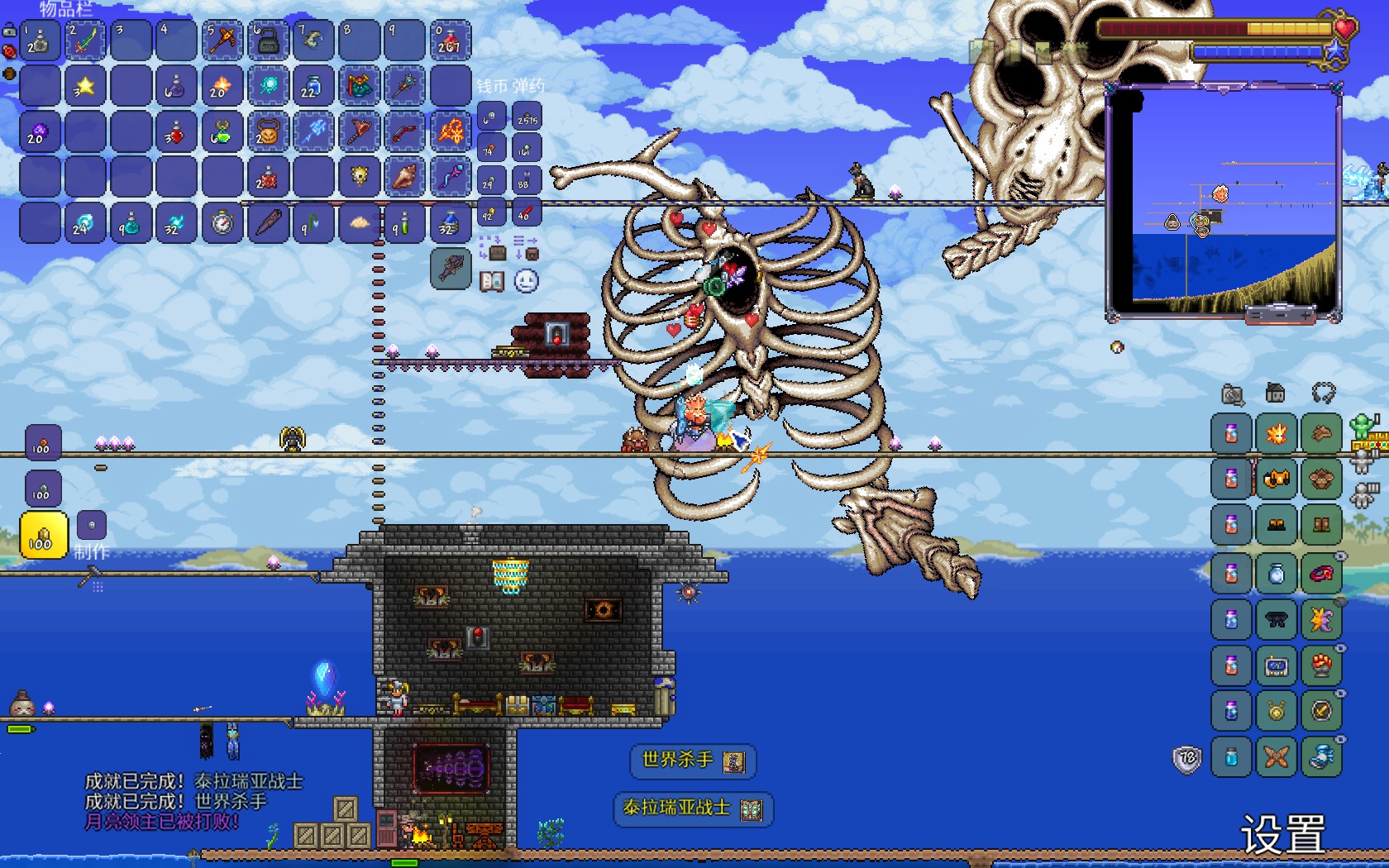Image resolution: width=1389 pixels, height=868 pixels.
Task: Open the NPC housing menu icon
Action: [1276, 393]
